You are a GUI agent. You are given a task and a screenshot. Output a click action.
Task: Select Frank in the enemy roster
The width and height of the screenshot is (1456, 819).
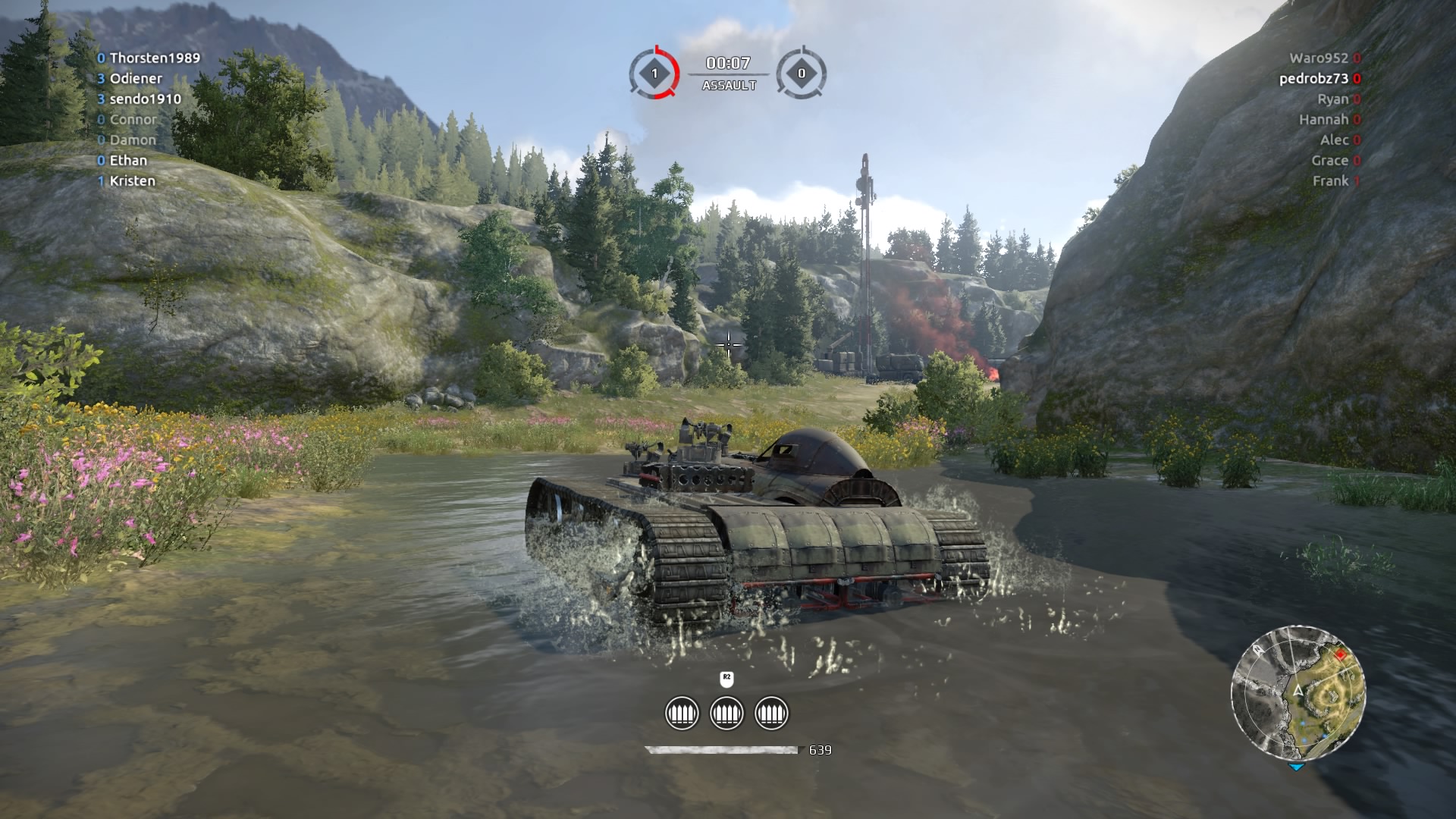click(x=1330, y=181)
